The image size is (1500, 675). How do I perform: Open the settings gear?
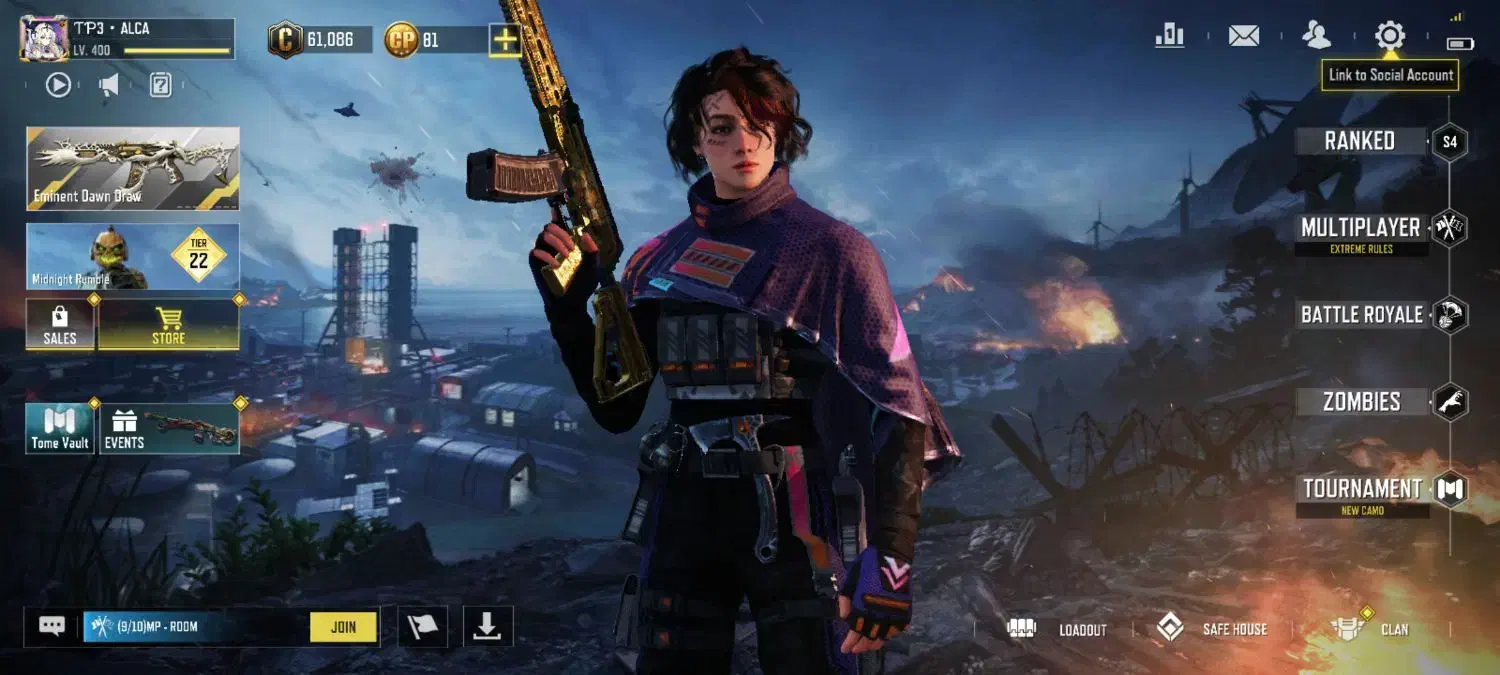1389,36
